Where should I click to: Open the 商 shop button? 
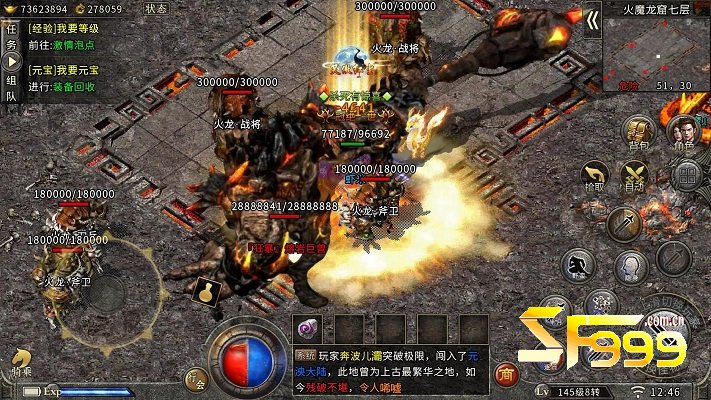[x=507, y=374]
